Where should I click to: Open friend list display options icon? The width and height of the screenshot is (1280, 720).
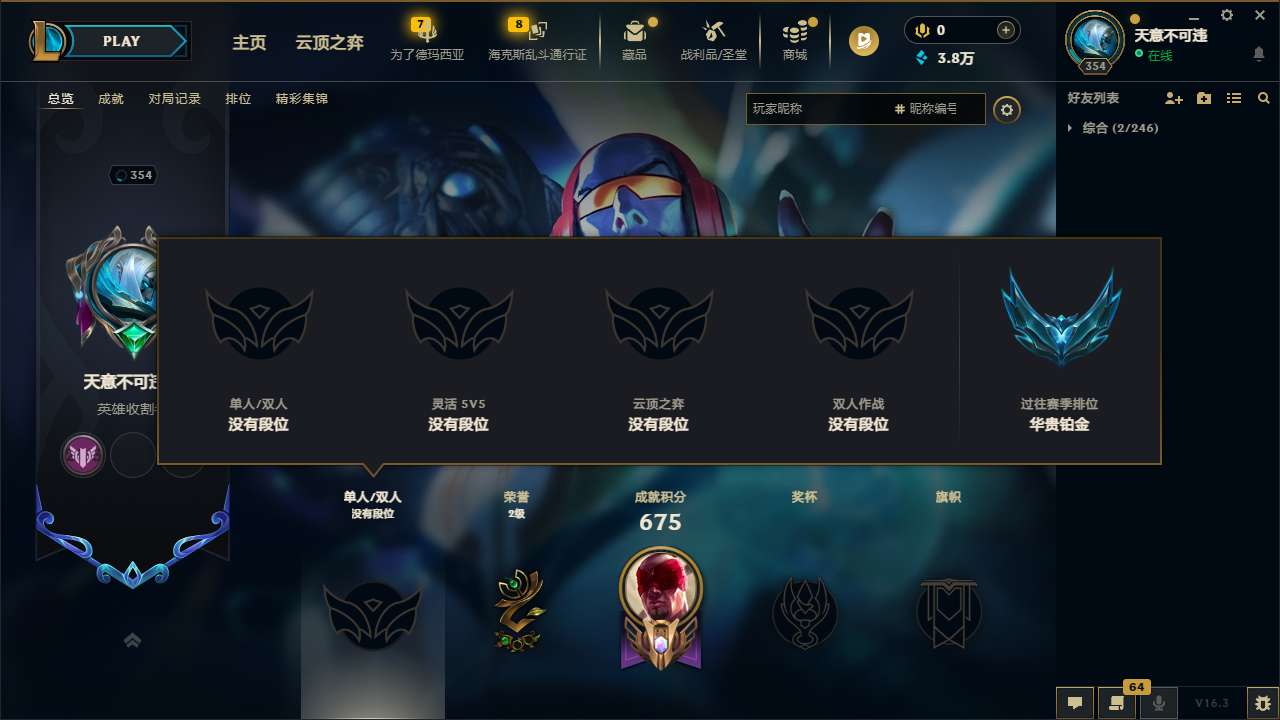tap(1233, 98)
